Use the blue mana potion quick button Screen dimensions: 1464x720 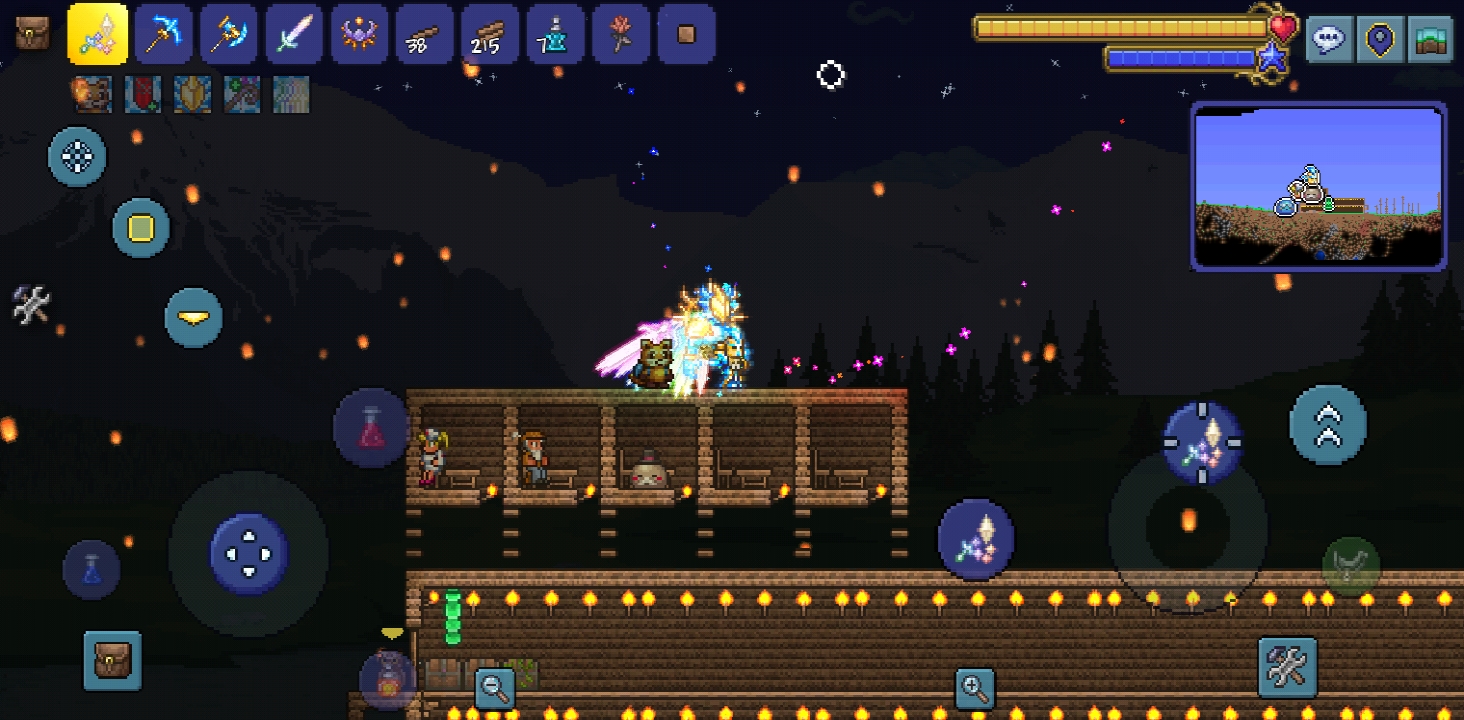pyautogui.click(x=92, y=570)
